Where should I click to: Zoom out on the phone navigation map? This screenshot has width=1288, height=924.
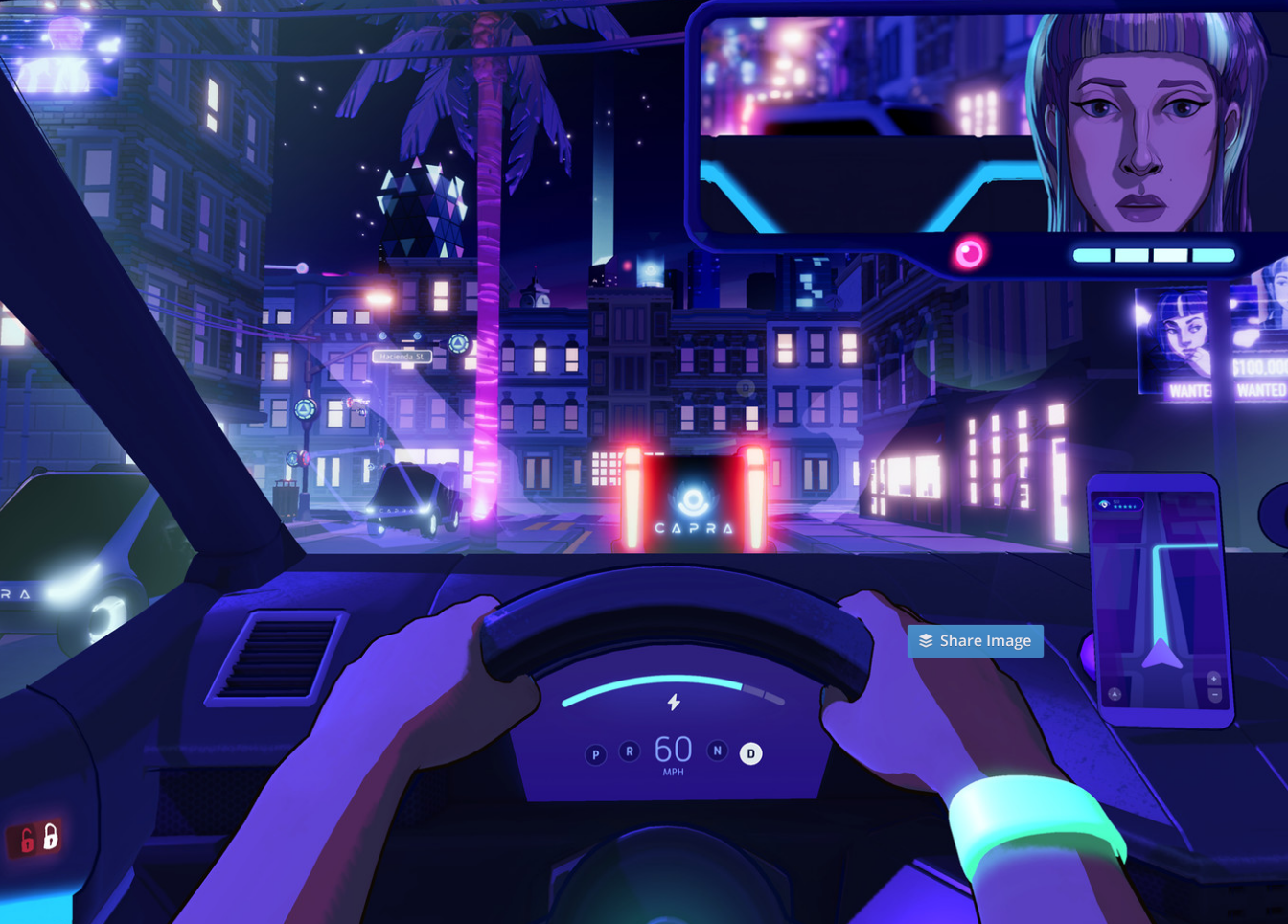pyautogui.click(x=1214, y=694)
